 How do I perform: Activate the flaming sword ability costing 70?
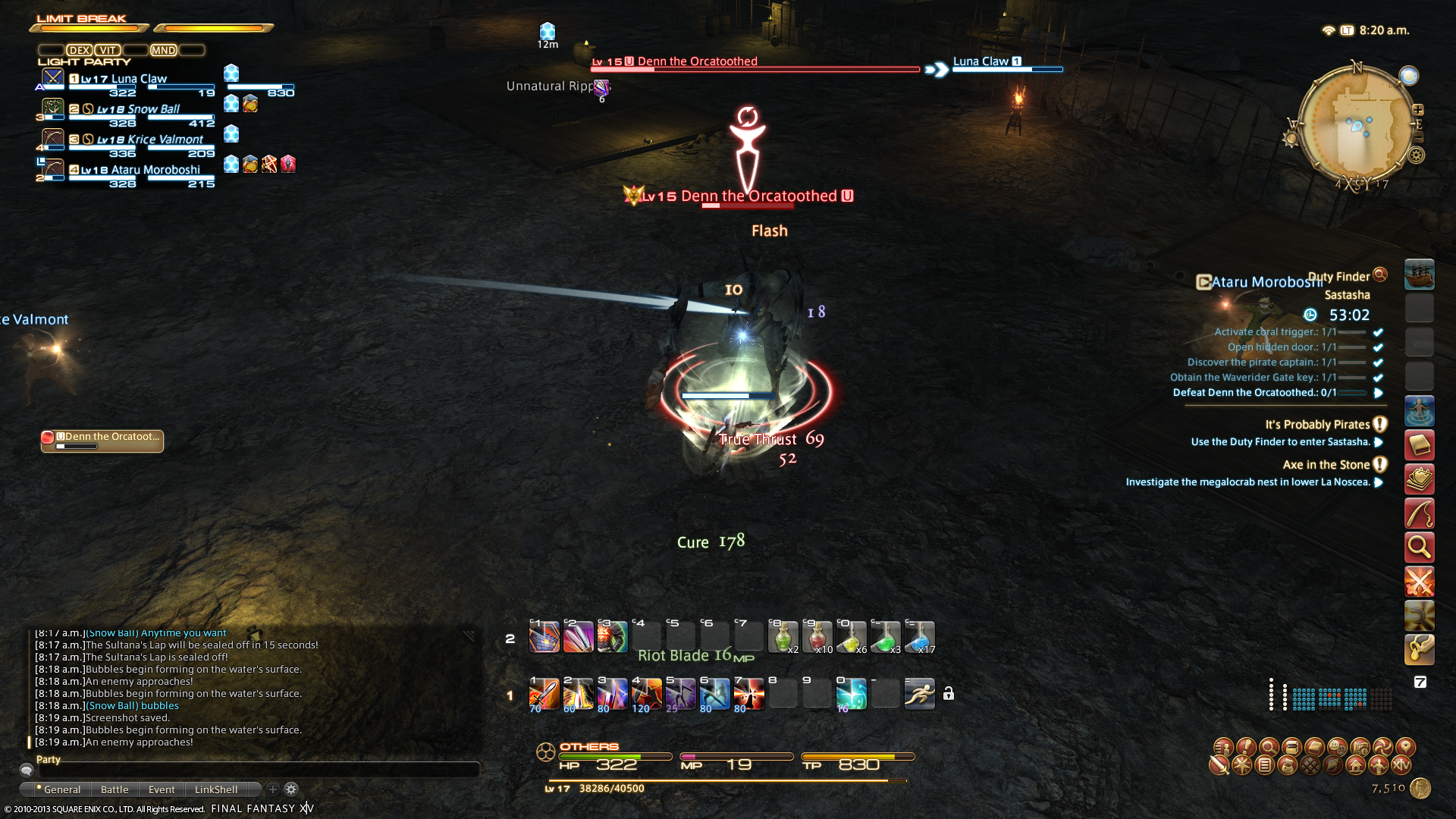(544, 693)
